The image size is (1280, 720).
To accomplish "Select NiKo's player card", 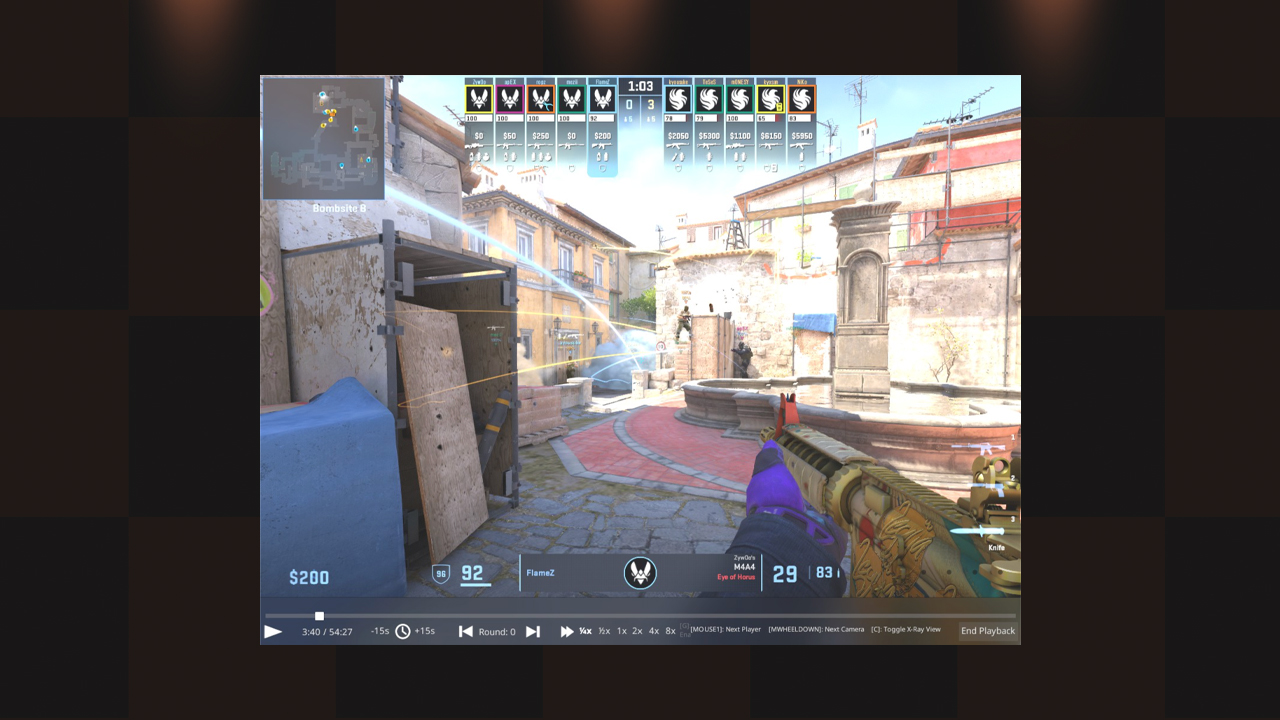I will [x=801, y=99].
